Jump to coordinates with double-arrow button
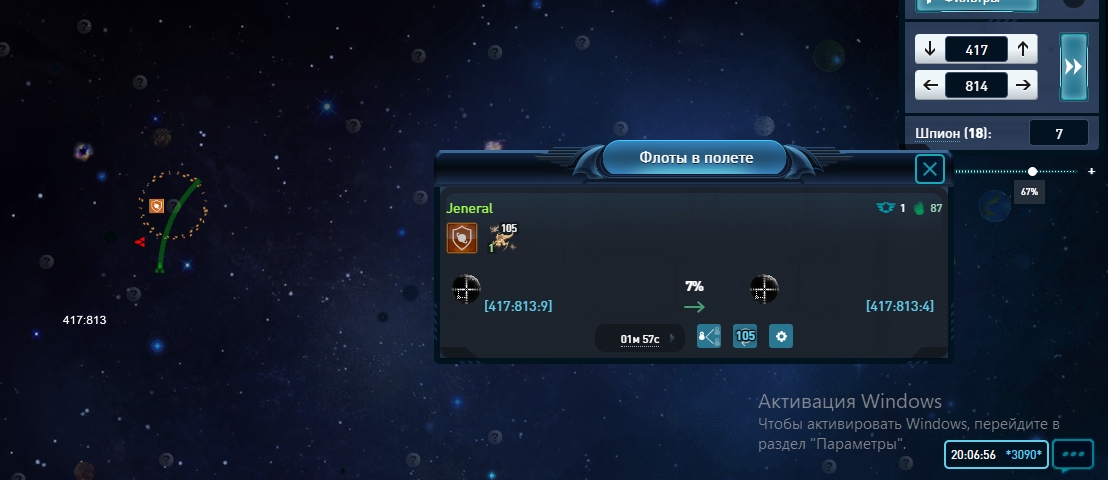The height and width of the screenshot is (480, 1108). pyautogui.click(x=1073, y=66)
